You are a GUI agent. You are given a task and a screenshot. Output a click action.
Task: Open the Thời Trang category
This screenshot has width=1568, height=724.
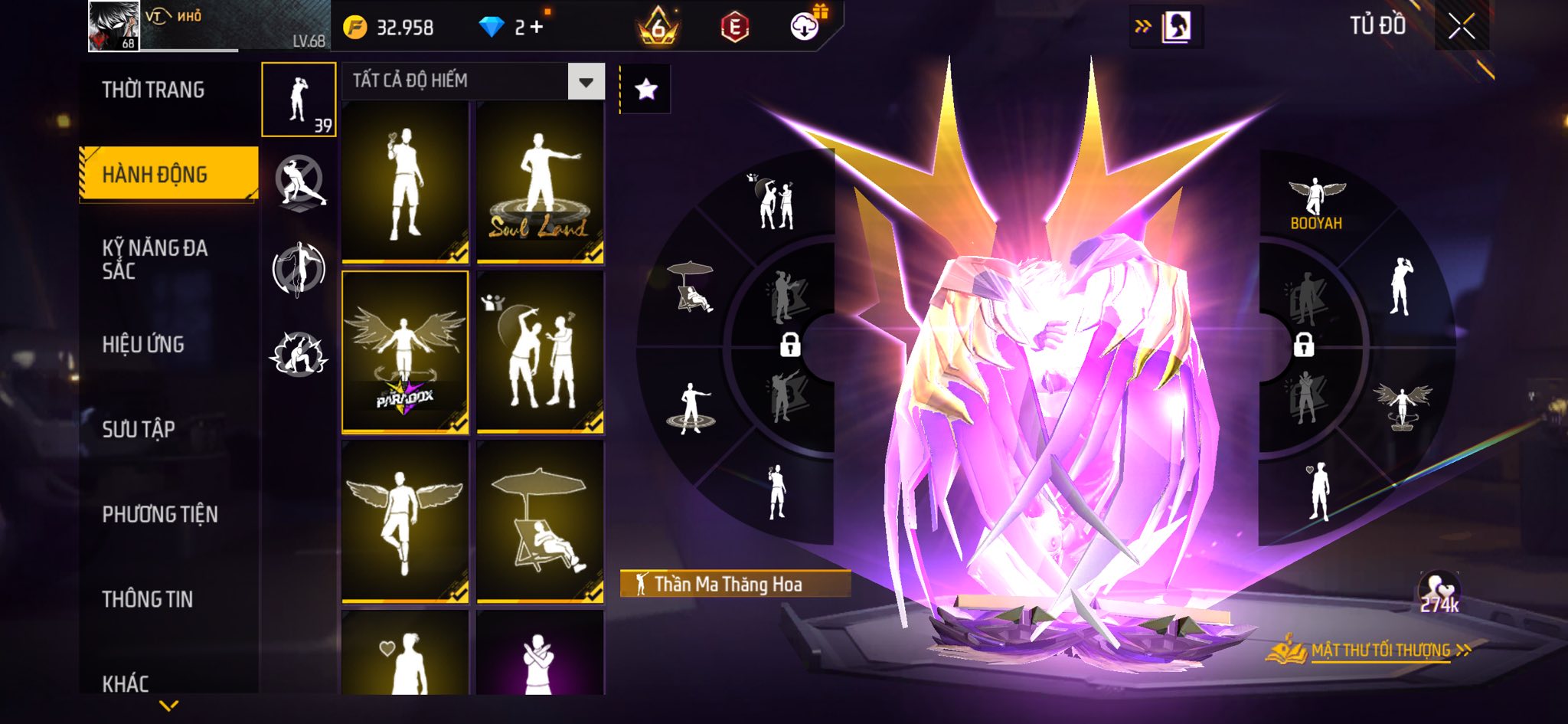coord(153,90)
